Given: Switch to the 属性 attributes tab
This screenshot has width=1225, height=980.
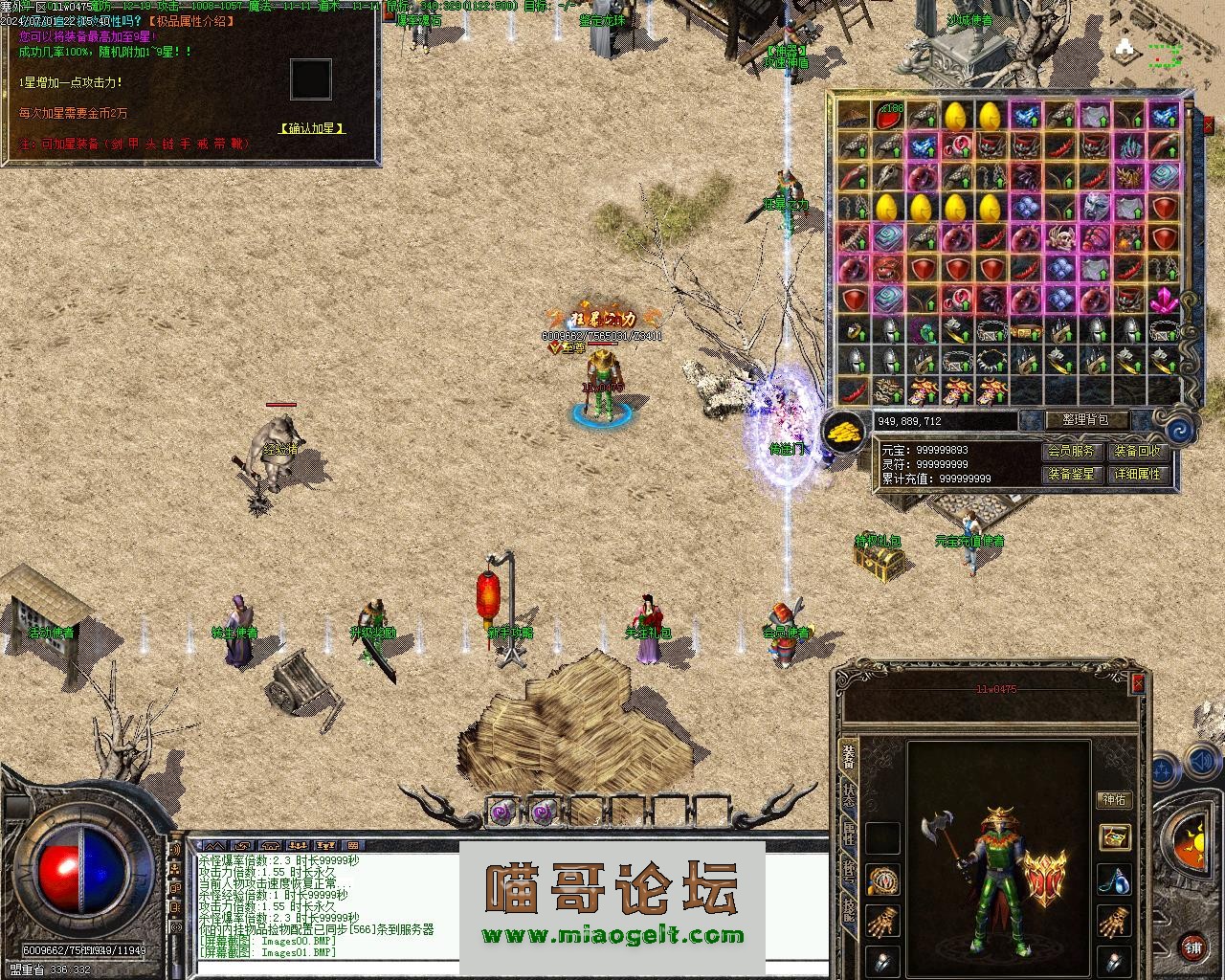Looking at the screenshot, I should click(849, 834).
